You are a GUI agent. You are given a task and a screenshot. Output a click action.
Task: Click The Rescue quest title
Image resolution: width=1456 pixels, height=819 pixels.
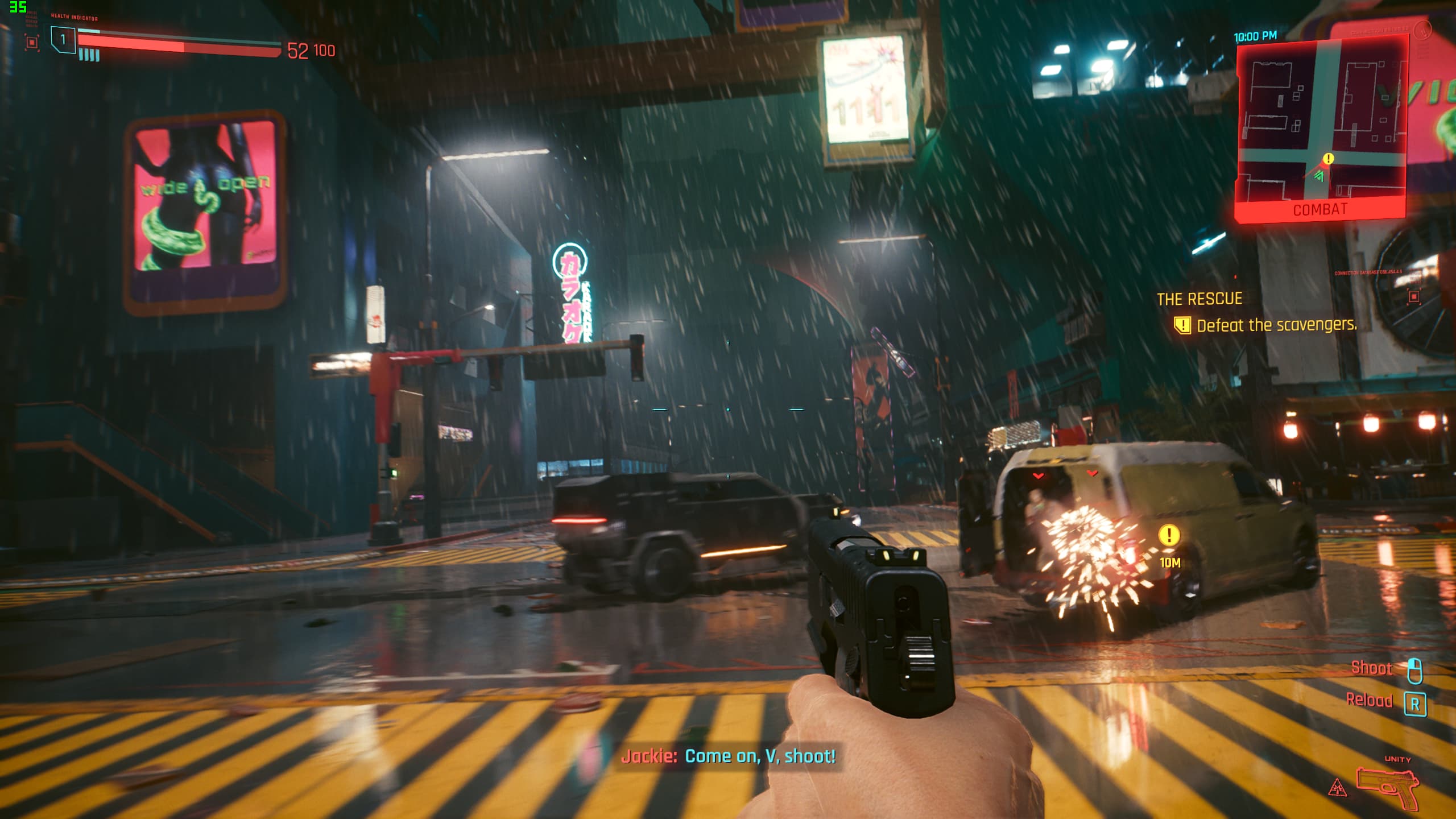tap(1199, 299)
